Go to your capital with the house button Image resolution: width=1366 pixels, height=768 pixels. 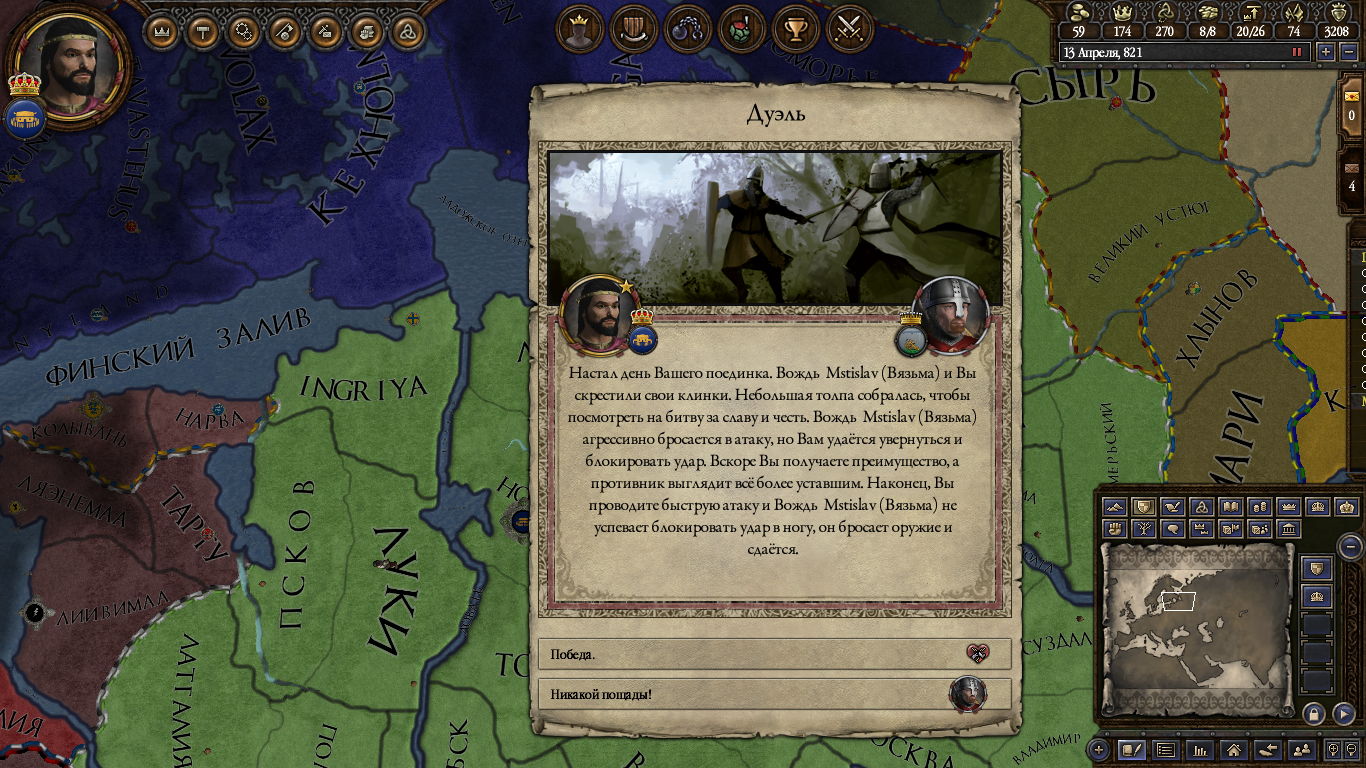(x=1234, y=749)
